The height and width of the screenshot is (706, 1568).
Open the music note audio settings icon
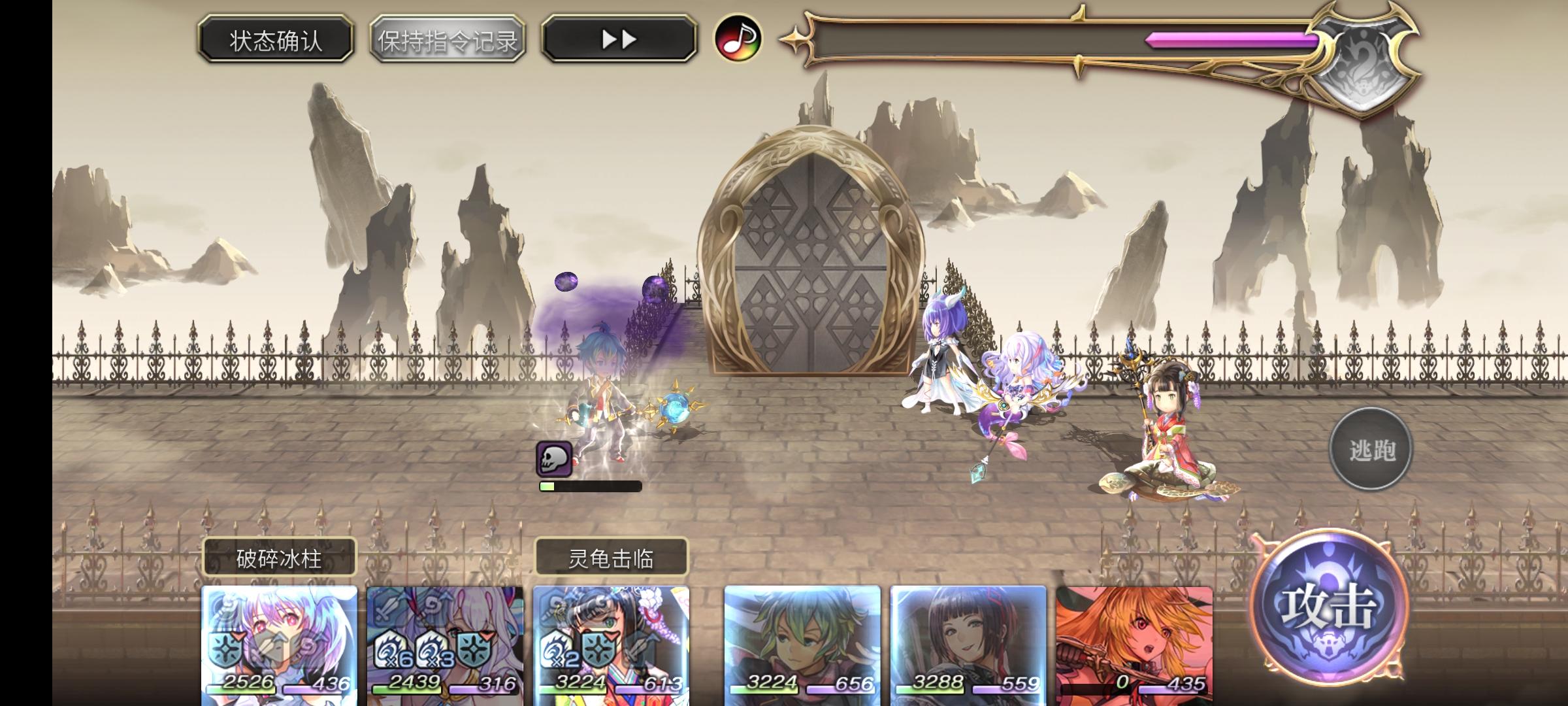pyautogui.click(x=737, y=41)
